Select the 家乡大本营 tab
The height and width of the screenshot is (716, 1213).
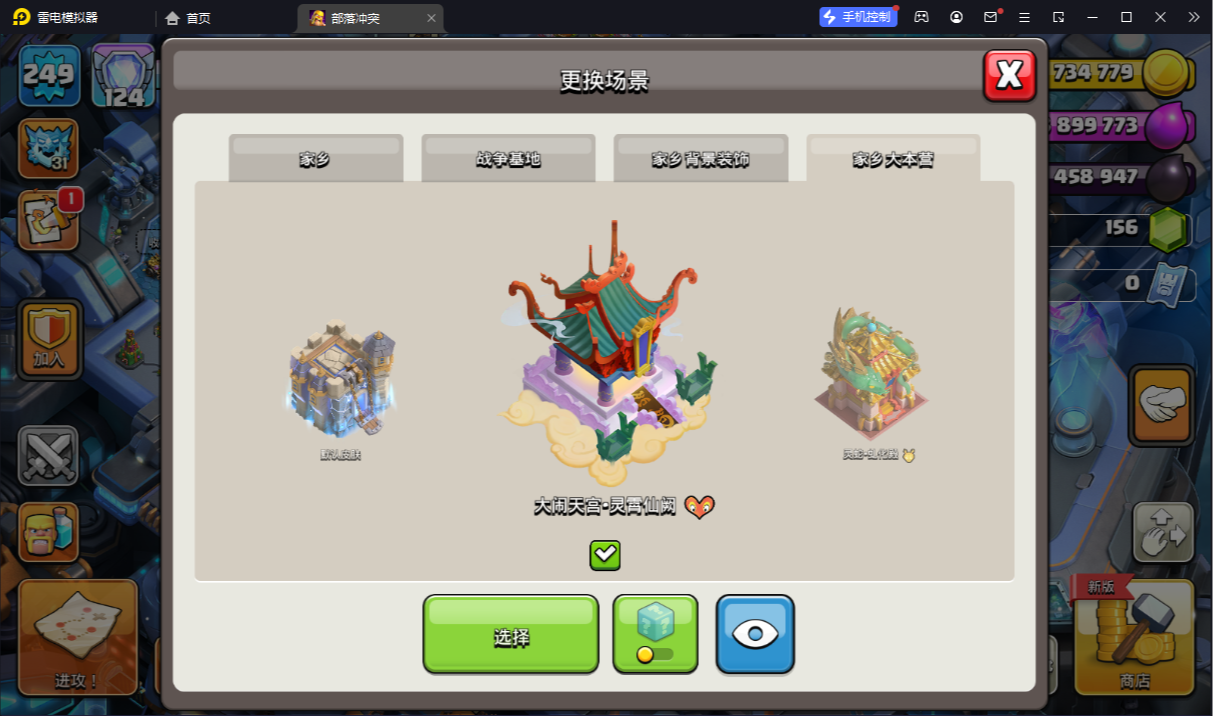click(893, 158)
